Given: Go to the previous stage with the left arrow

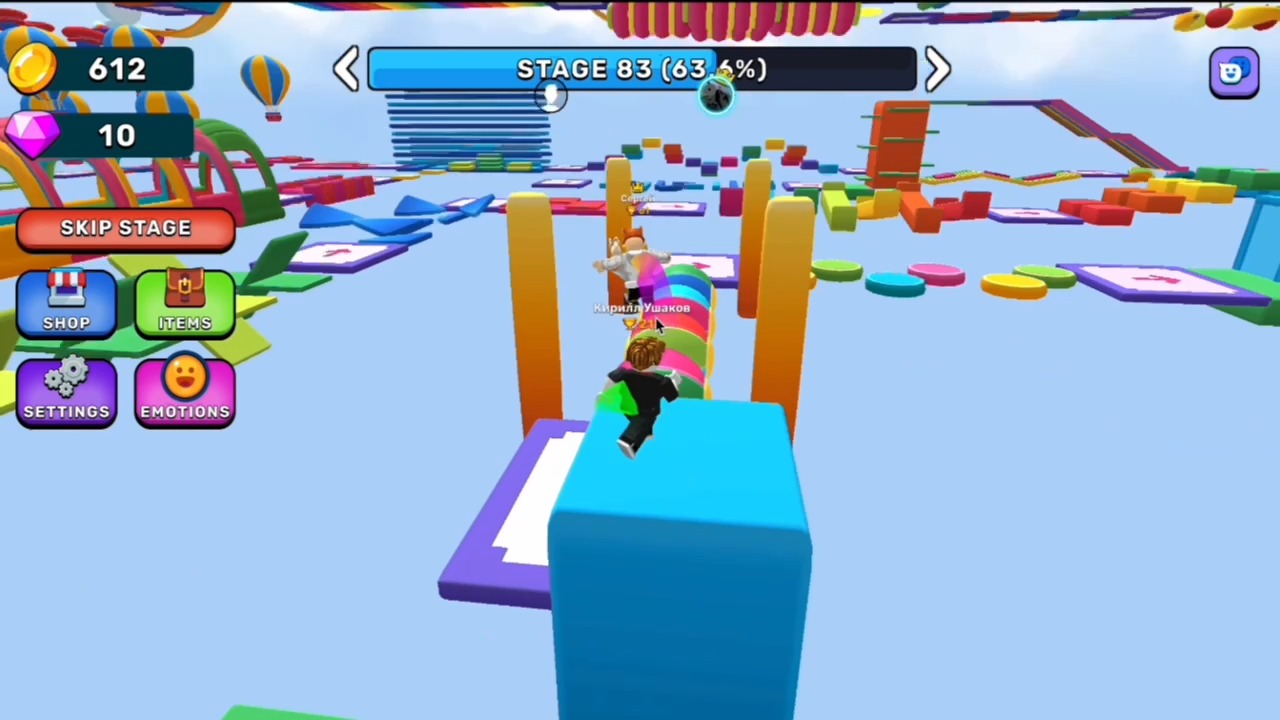Looking at the screenshot, I should [346, 68].
